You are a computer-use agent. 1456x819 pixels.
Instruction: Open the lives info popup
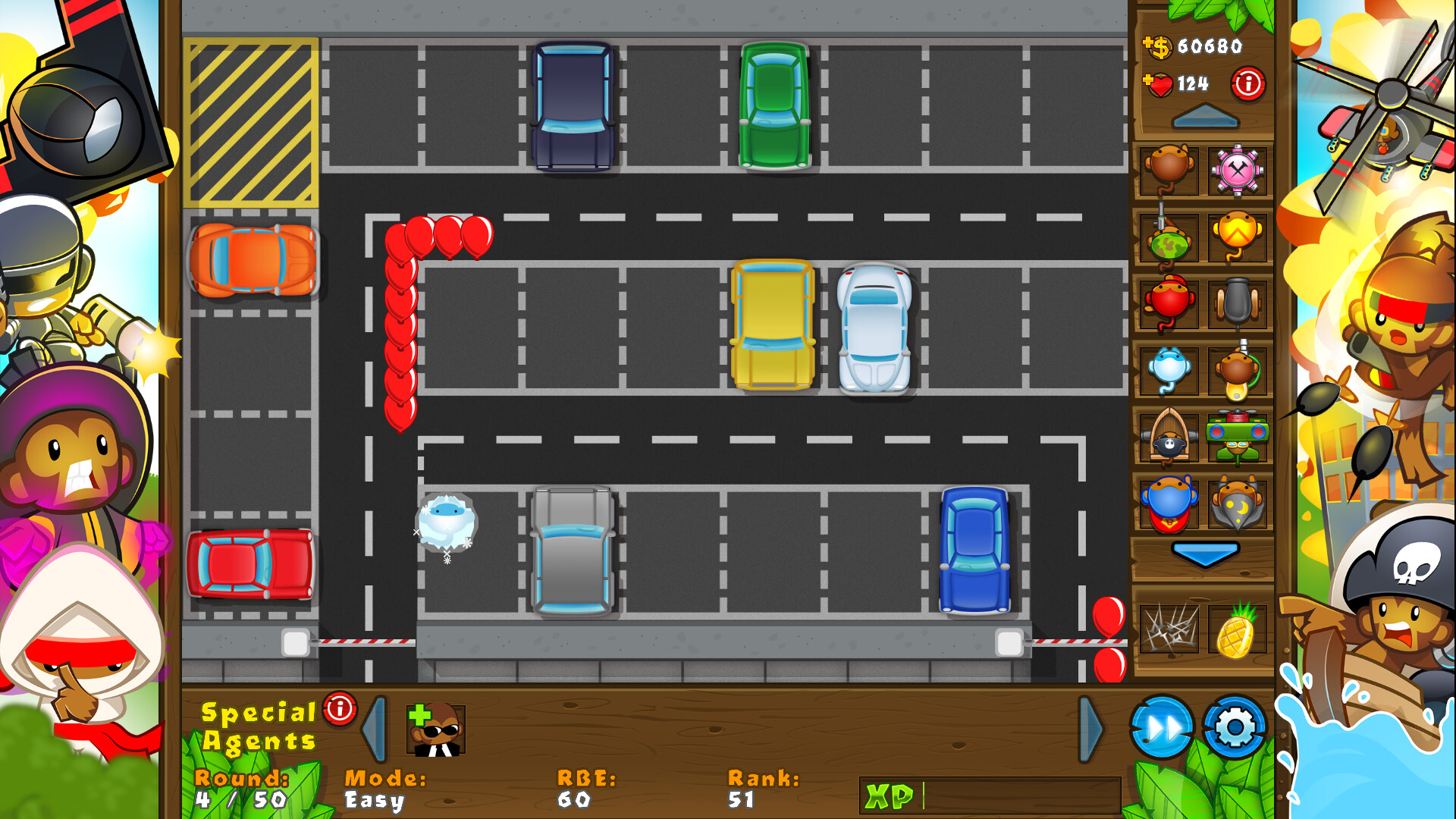click(1248, 83)
